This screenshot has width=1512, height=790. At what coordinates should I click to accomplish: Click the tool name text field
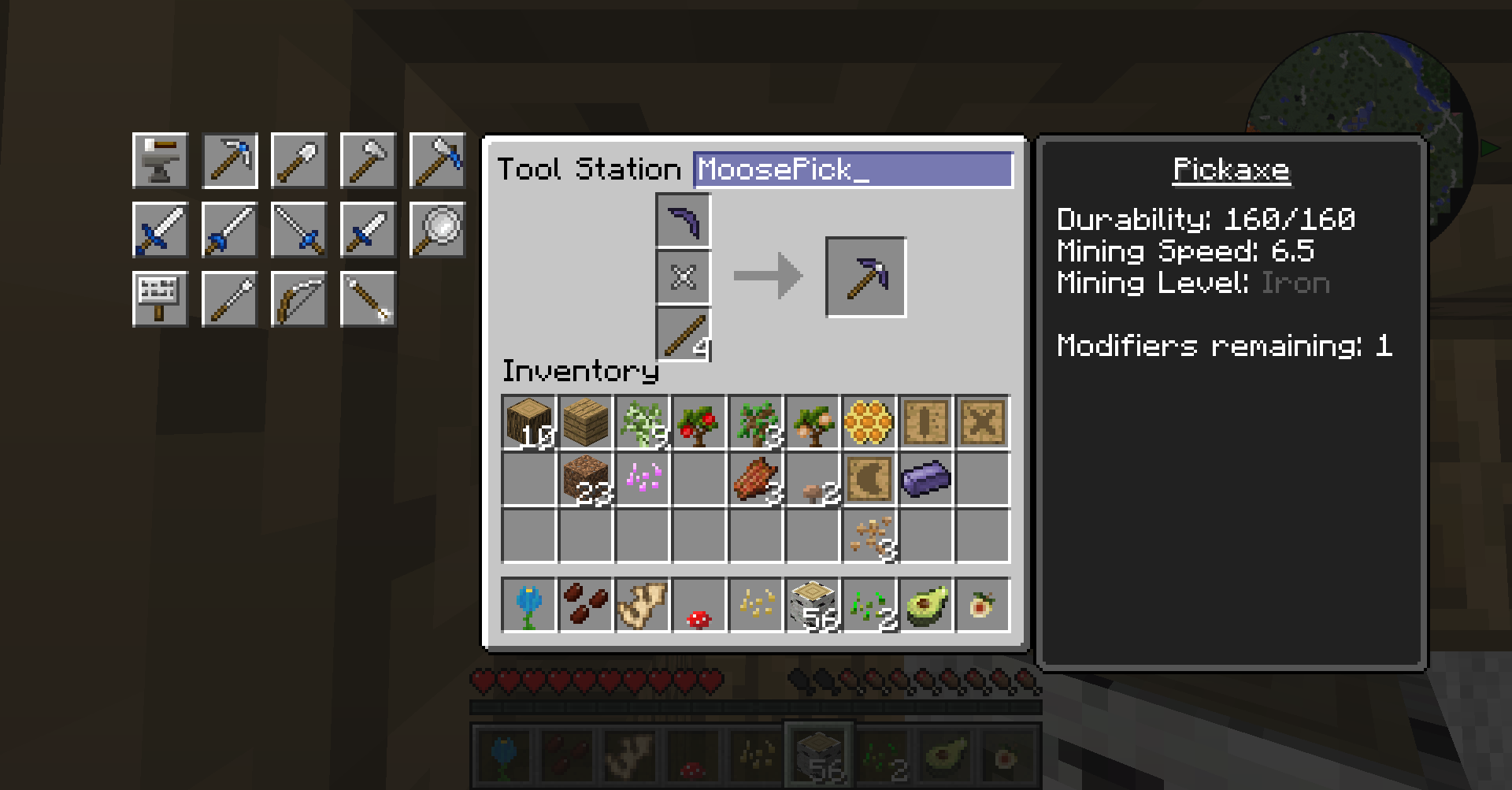coord(852,169)
